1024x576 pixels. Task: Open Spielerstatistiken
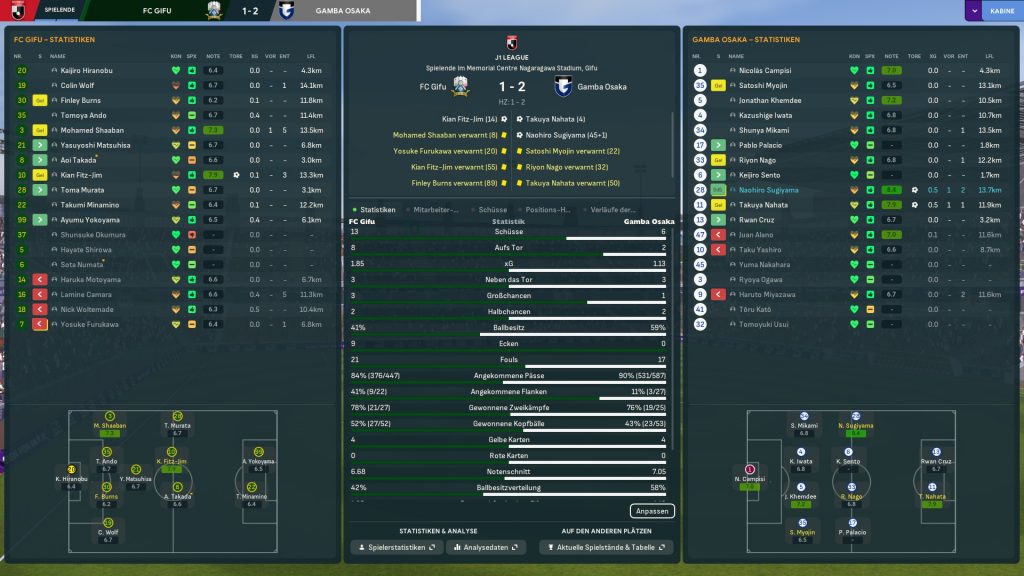(x=394, y=547)
